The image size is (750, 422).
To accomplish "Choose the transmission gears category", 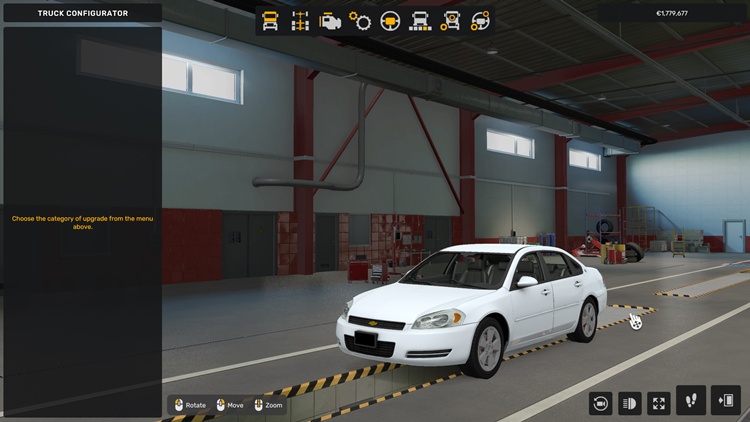I will (x=360, y=21).
